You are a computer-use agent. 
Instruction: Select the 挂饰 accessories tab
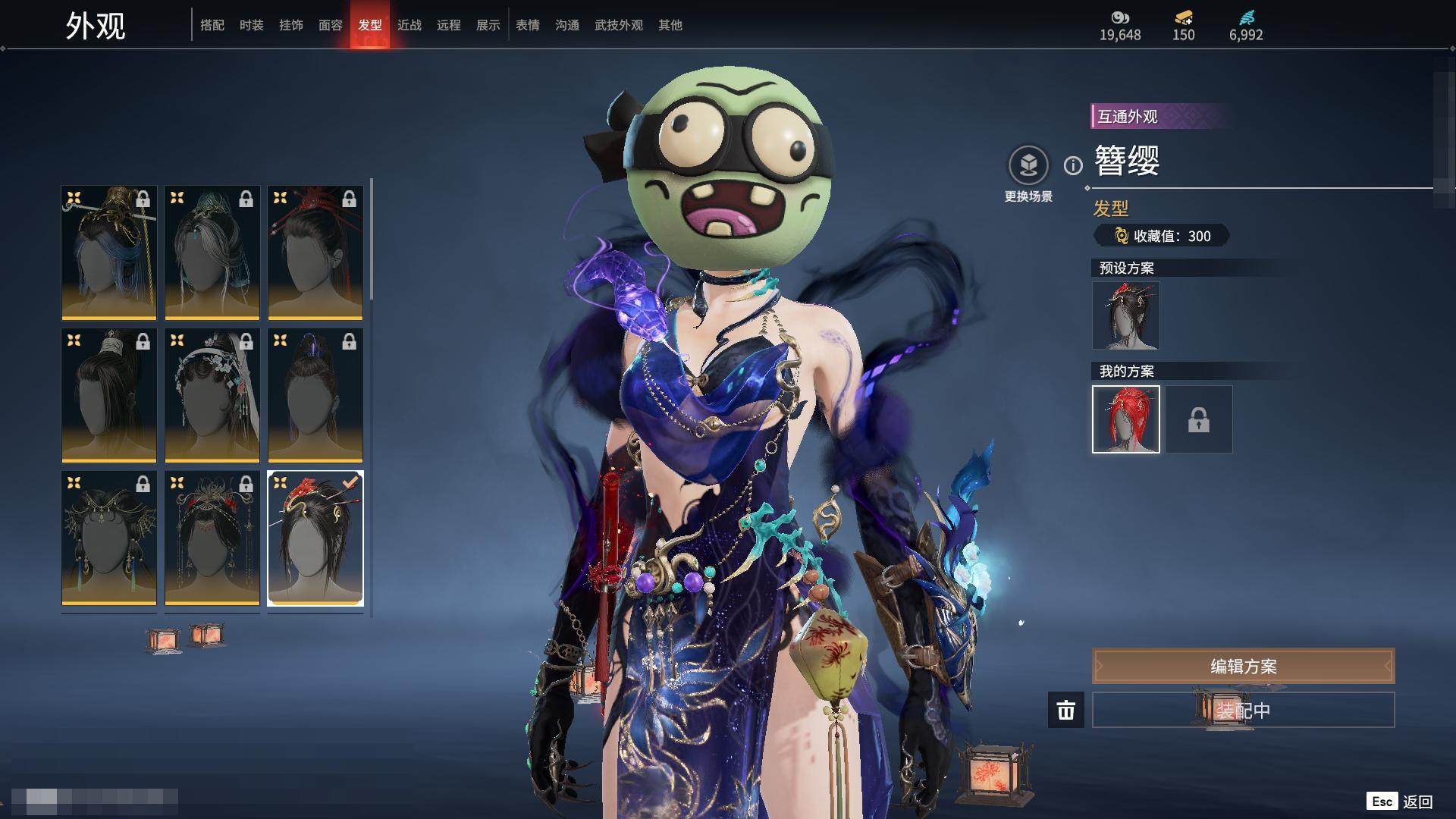[291, 25]
